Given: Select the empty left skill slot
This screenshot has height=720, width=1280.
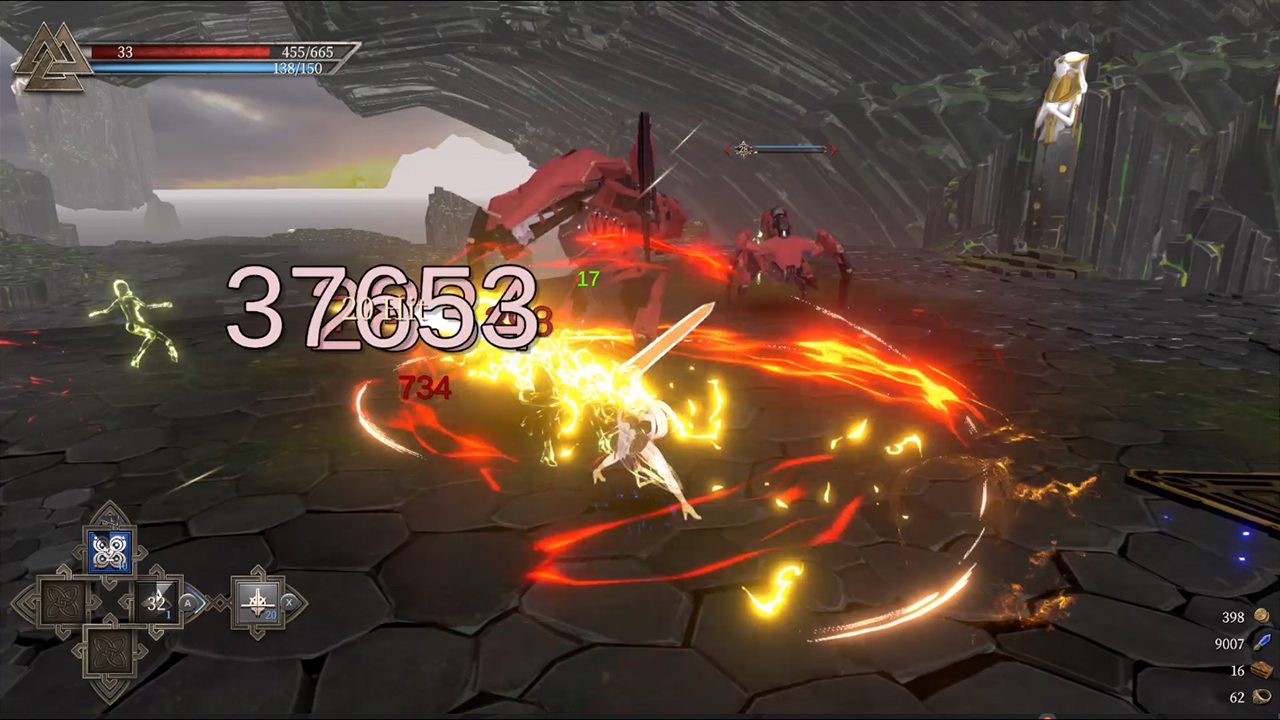Looking at the screenshot, I should click(62, 602).
